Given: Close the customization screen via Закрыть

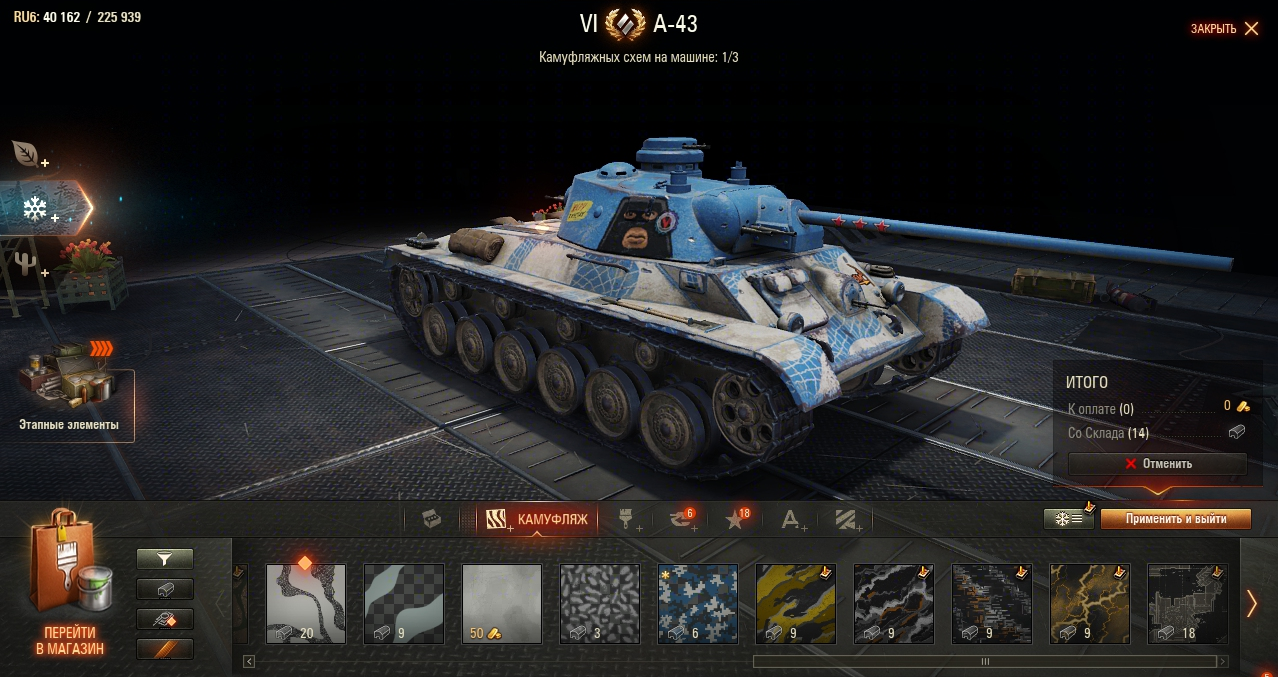Looking at the screenshot, I should 1224,29.
